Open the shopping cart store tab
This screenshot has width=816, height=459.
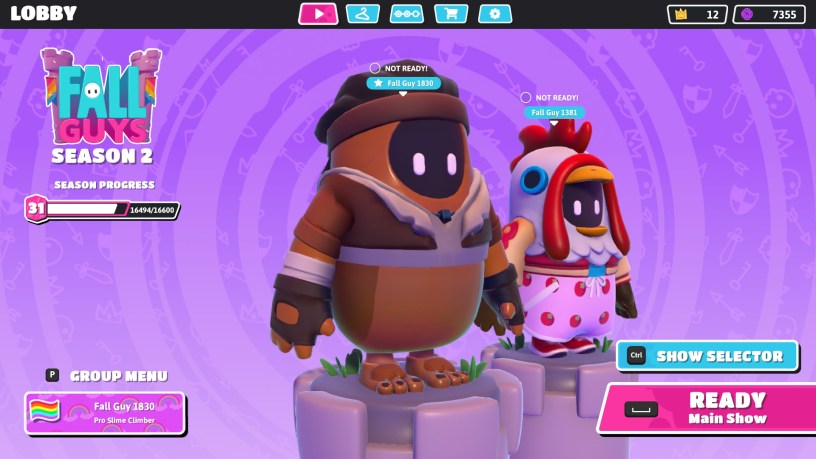coord(451,14)
